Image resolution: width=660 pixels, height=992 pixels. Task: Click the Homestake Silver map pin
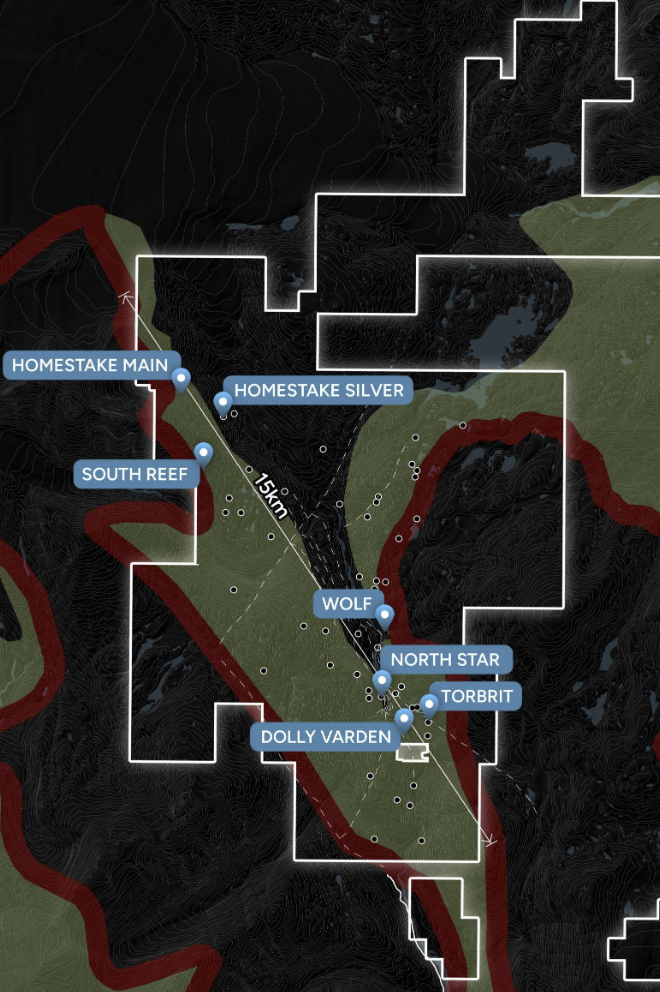tap(223, 401)
